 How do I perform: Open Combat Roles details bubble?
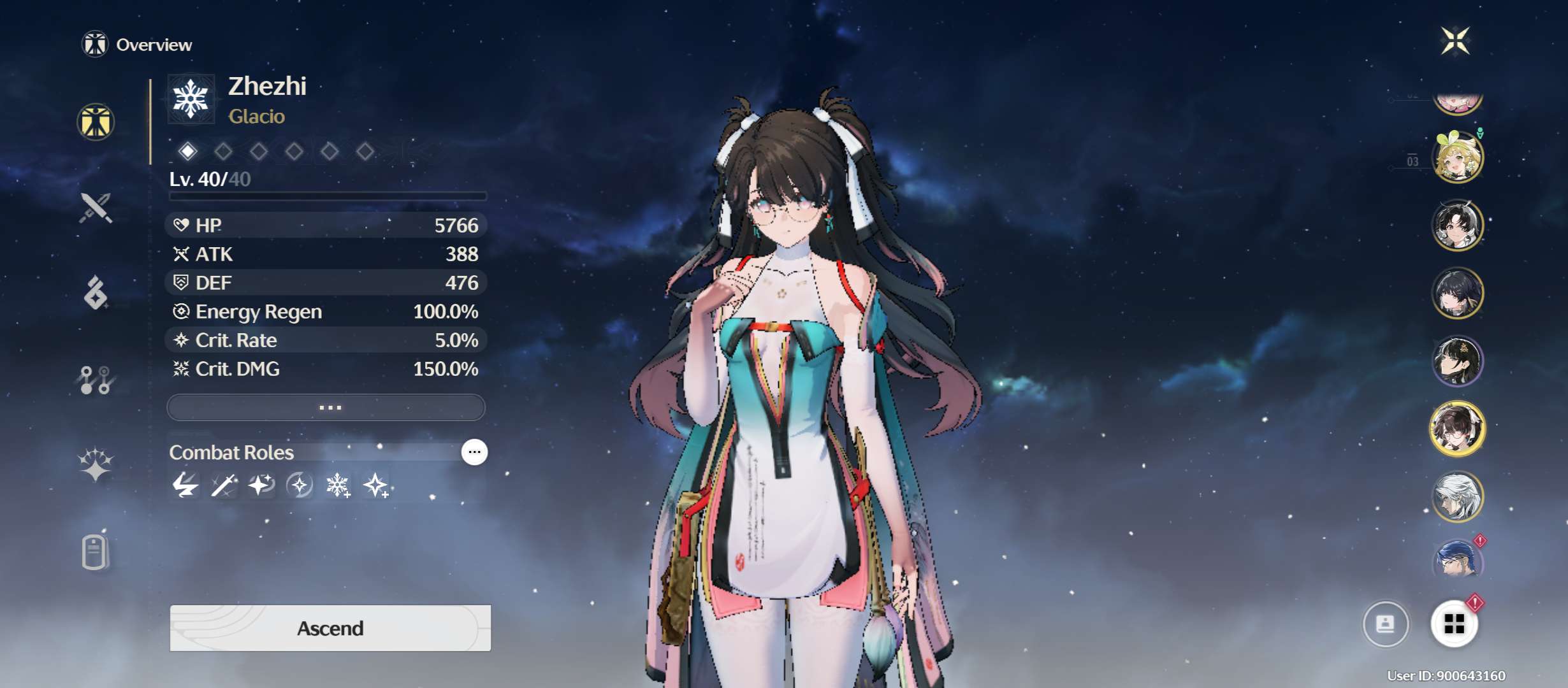pos(474,452)
